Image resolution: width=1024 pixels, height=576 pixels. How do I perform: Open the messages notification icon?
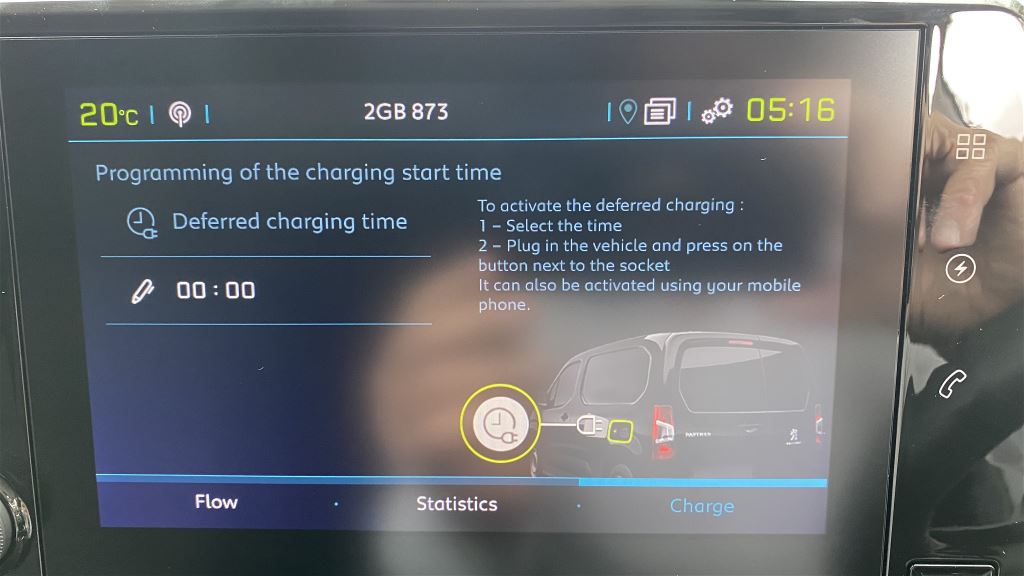pos(660,112)
